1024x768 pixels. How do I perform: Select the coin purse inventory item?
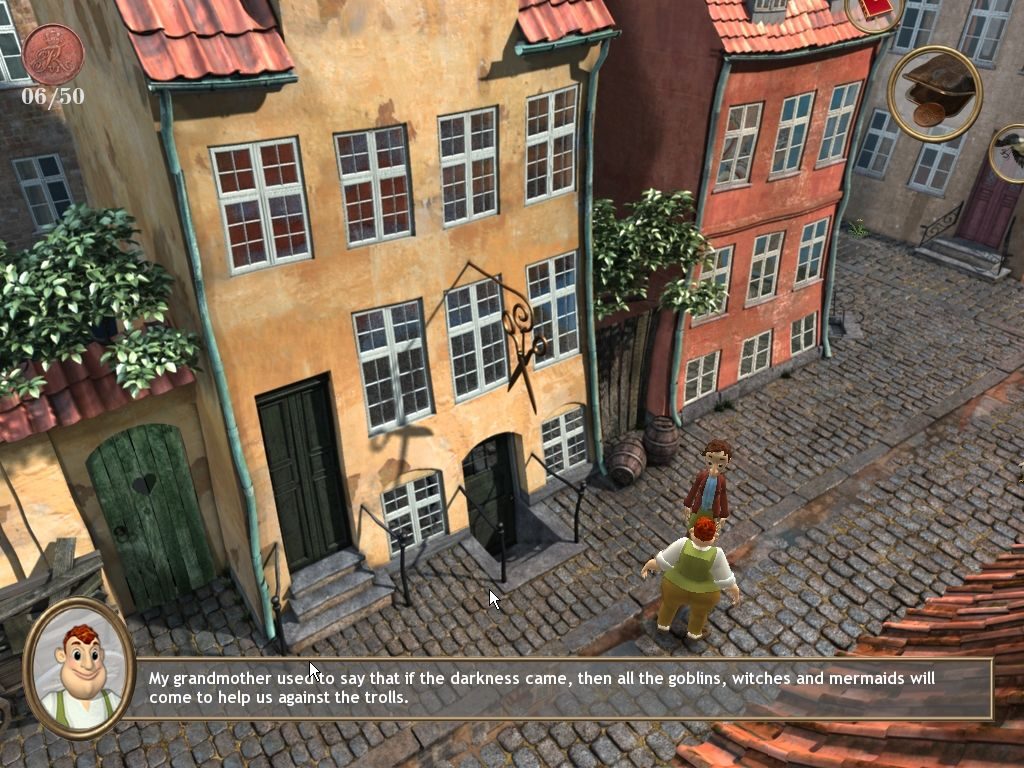pos(935,93)
